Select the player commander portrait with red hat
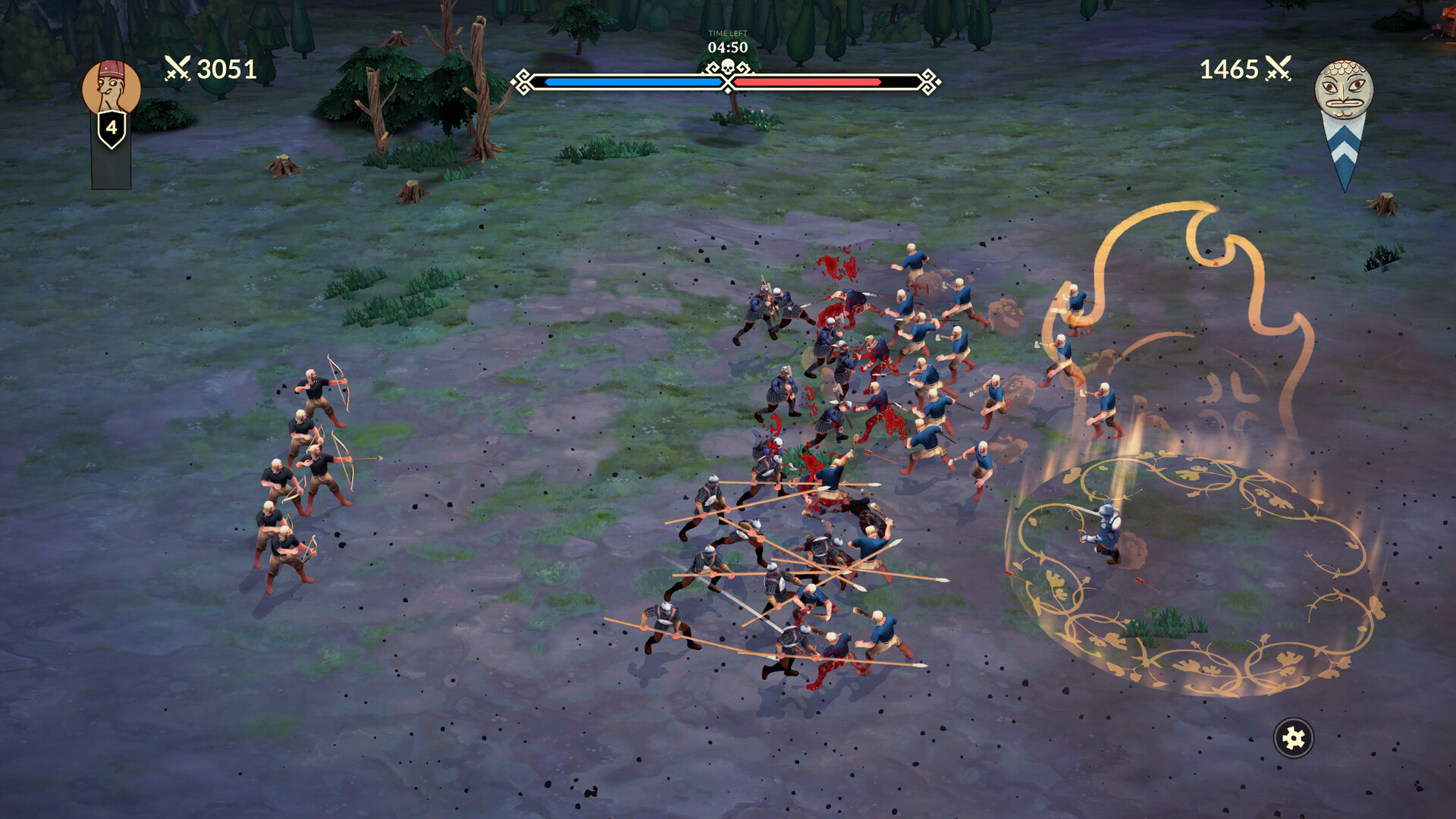 (111, 88)
